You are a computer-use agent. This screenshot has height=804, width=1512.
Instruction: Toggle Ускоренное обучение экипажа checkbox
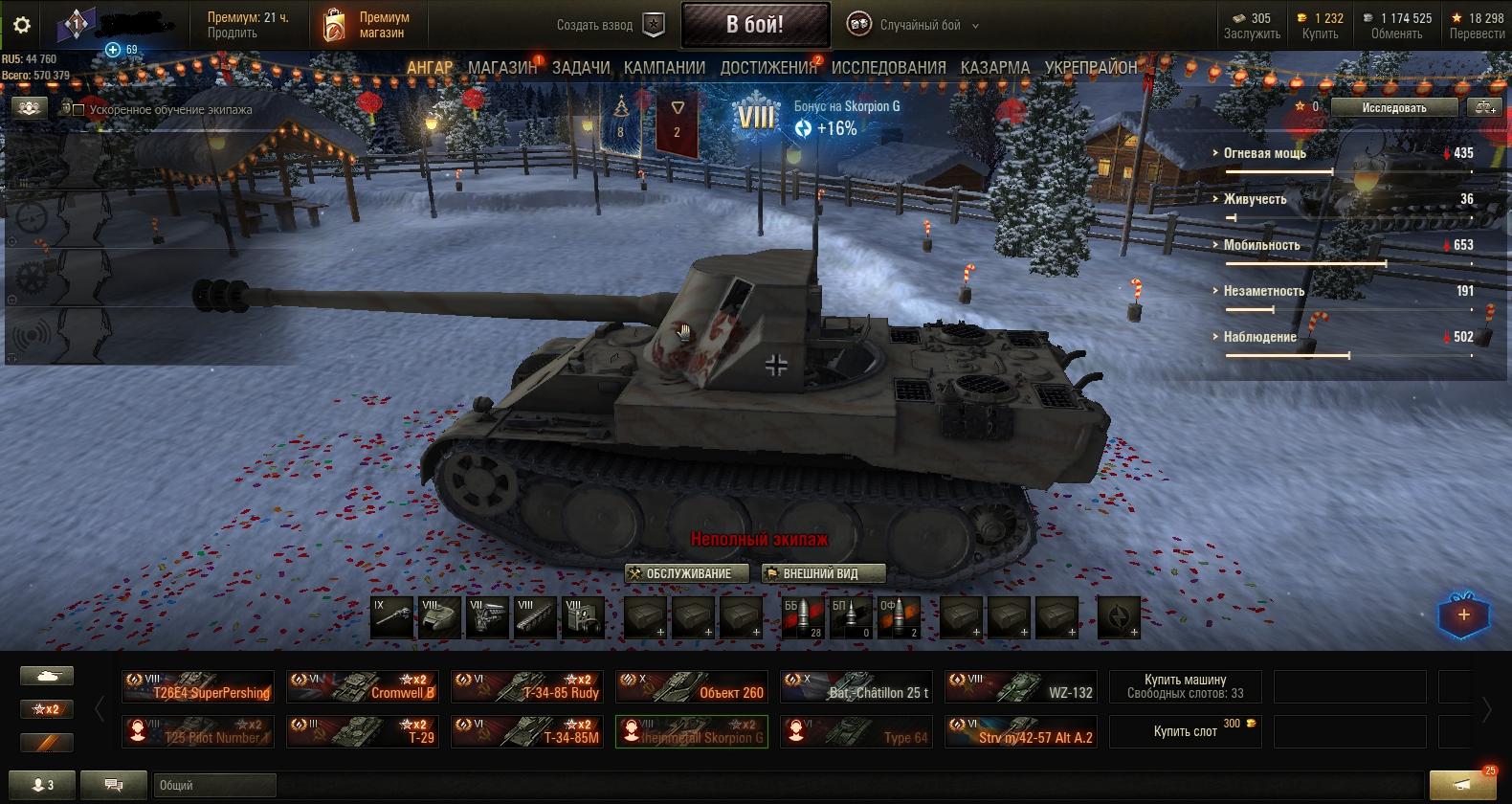(80, 110)
